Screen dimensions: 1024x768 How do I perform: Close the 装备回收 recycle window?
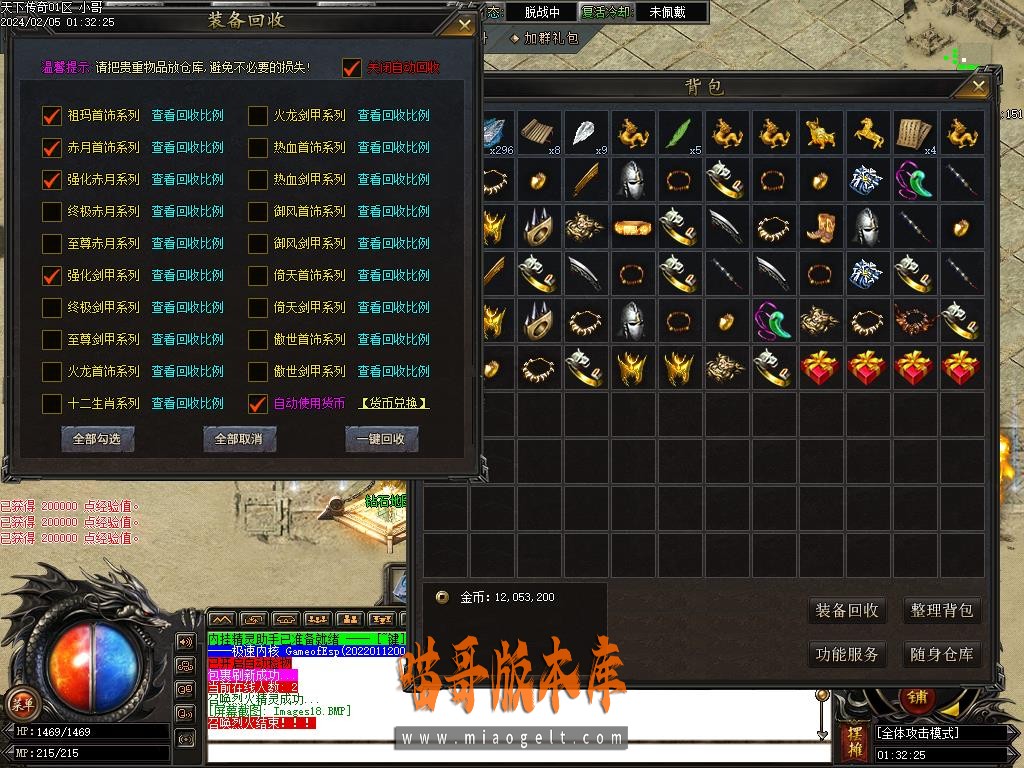[464, 24]
